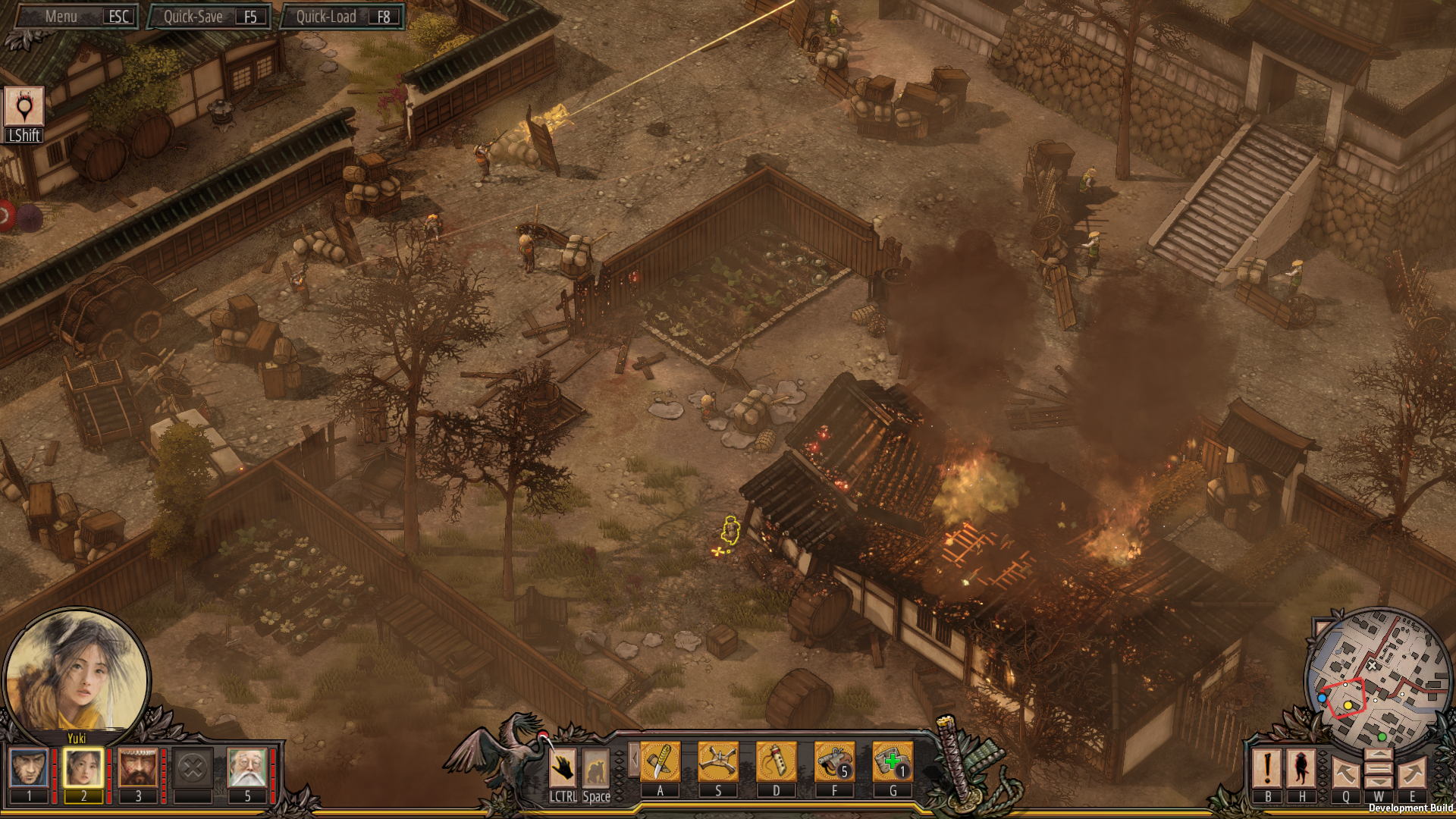Rotate the camera left with the arrow button
The image size is (1456, 819).
[x=1345, y=773]
